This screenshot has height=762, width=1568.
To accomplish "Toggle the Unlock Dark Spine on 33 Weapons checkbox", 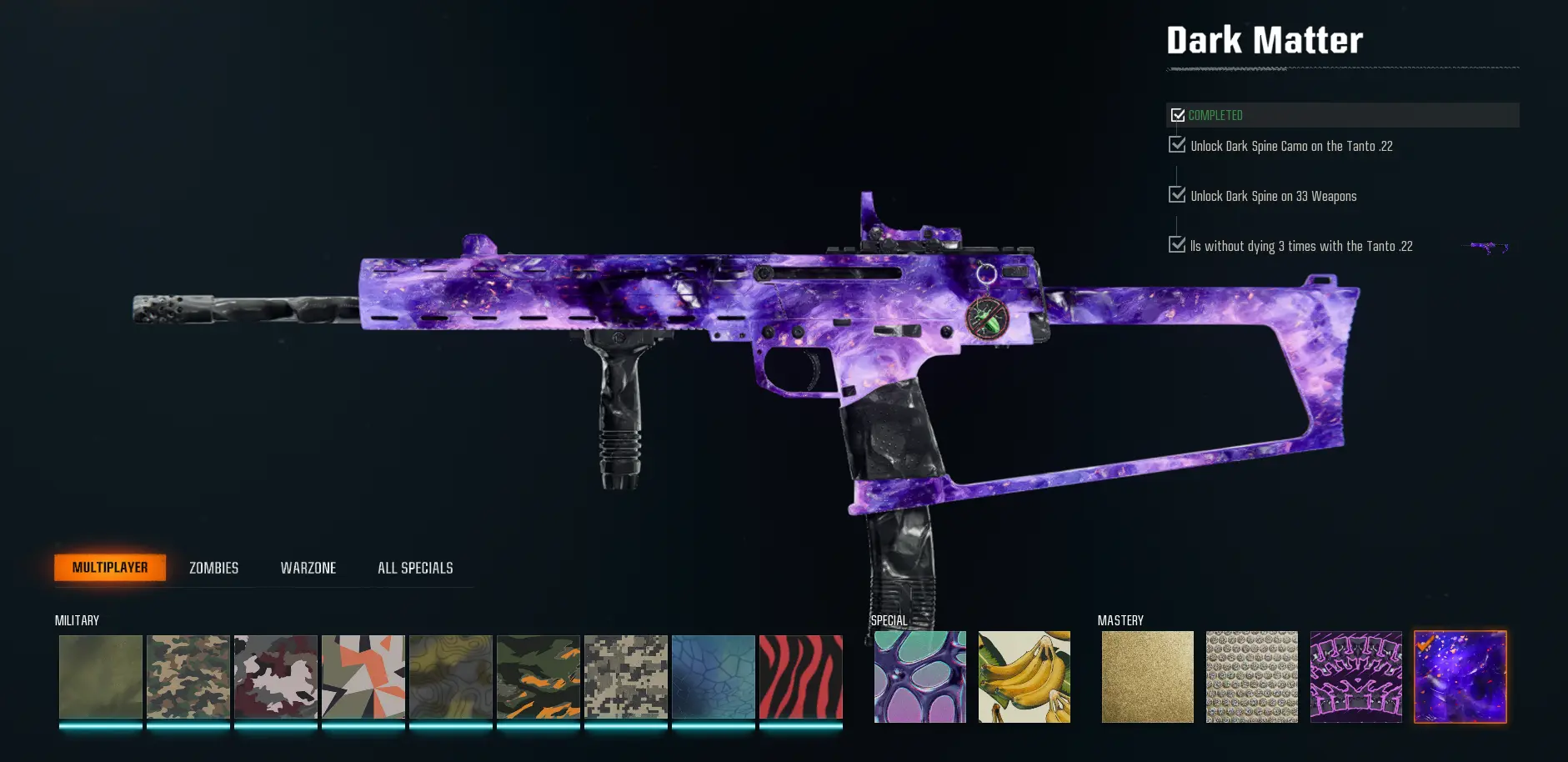I will 1177,195.
